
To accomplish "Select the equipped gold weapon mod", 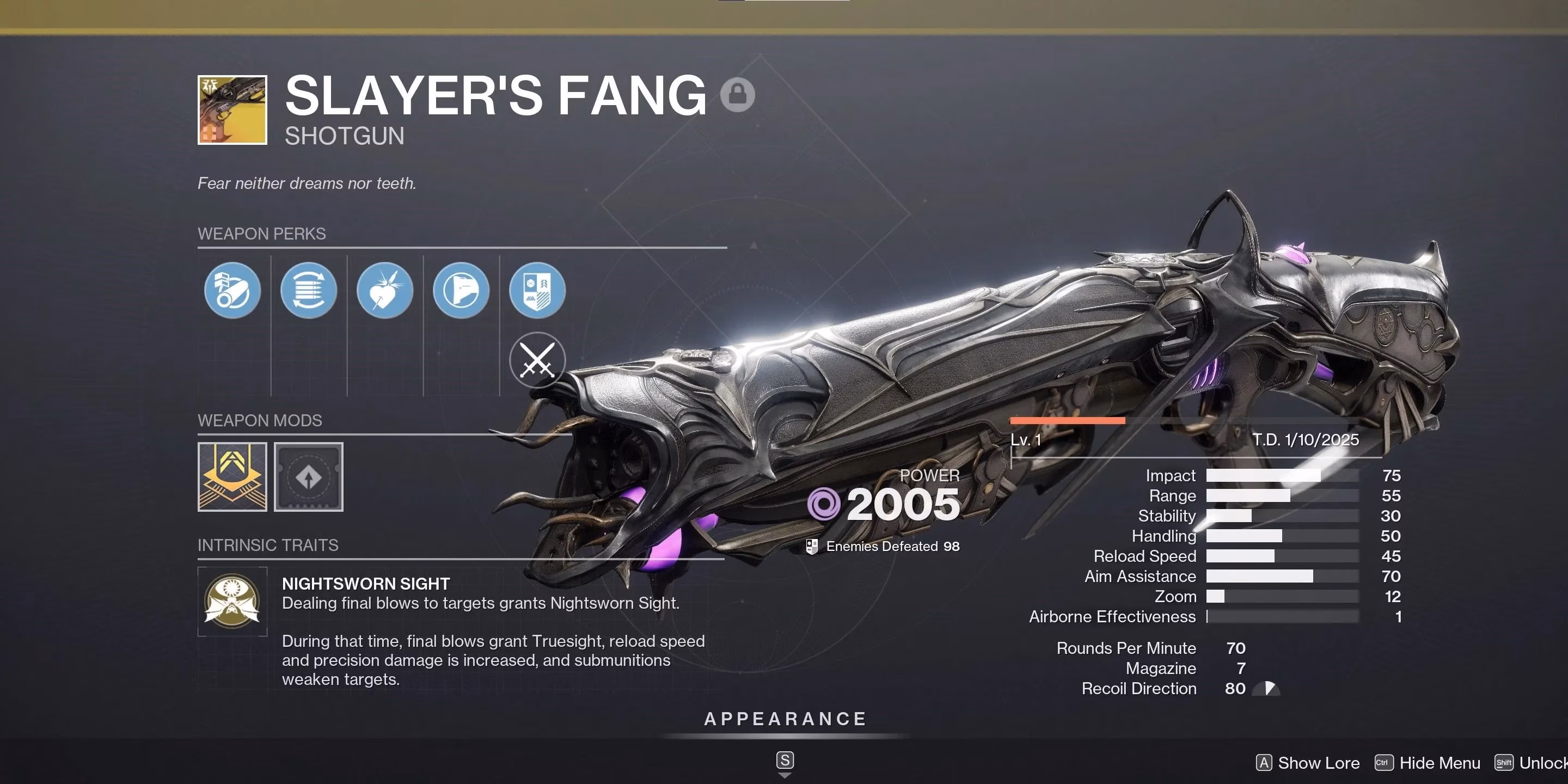I will 232,477.
